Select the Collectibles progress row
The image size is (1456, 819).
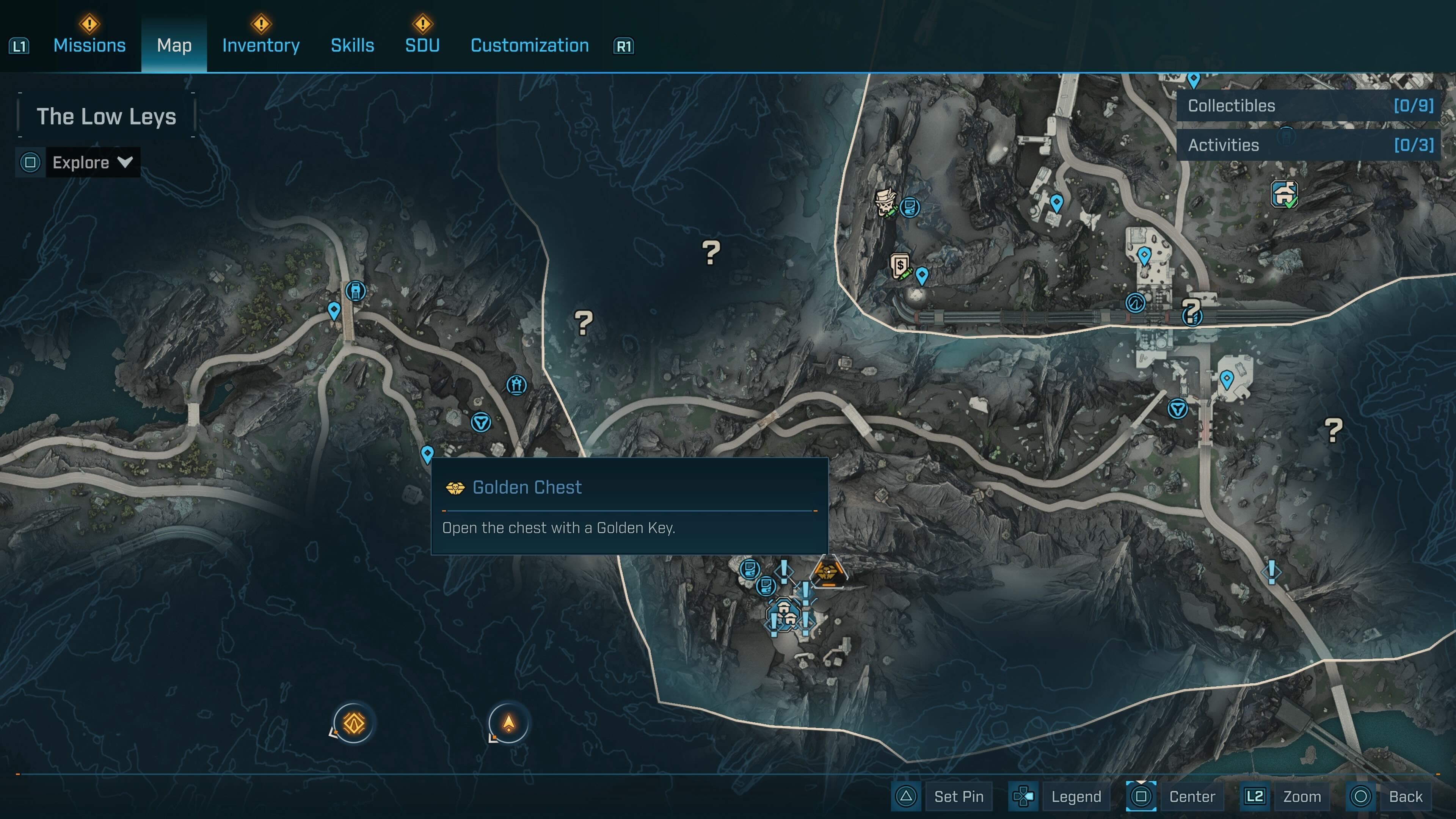coord(1309,106)
